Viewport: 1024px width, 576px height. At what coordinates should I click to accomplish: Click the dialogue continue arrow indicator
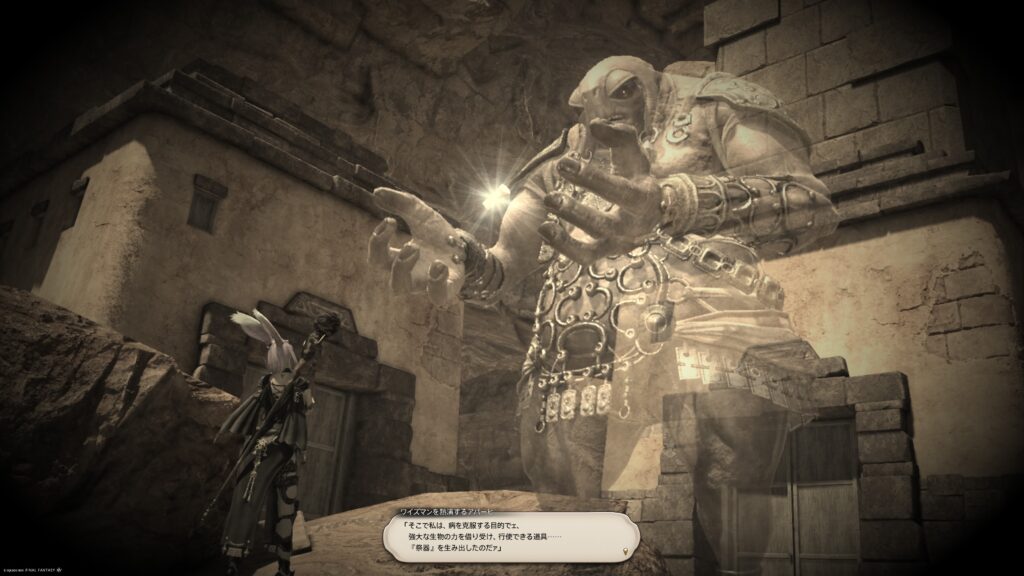(x=626, y=550)
